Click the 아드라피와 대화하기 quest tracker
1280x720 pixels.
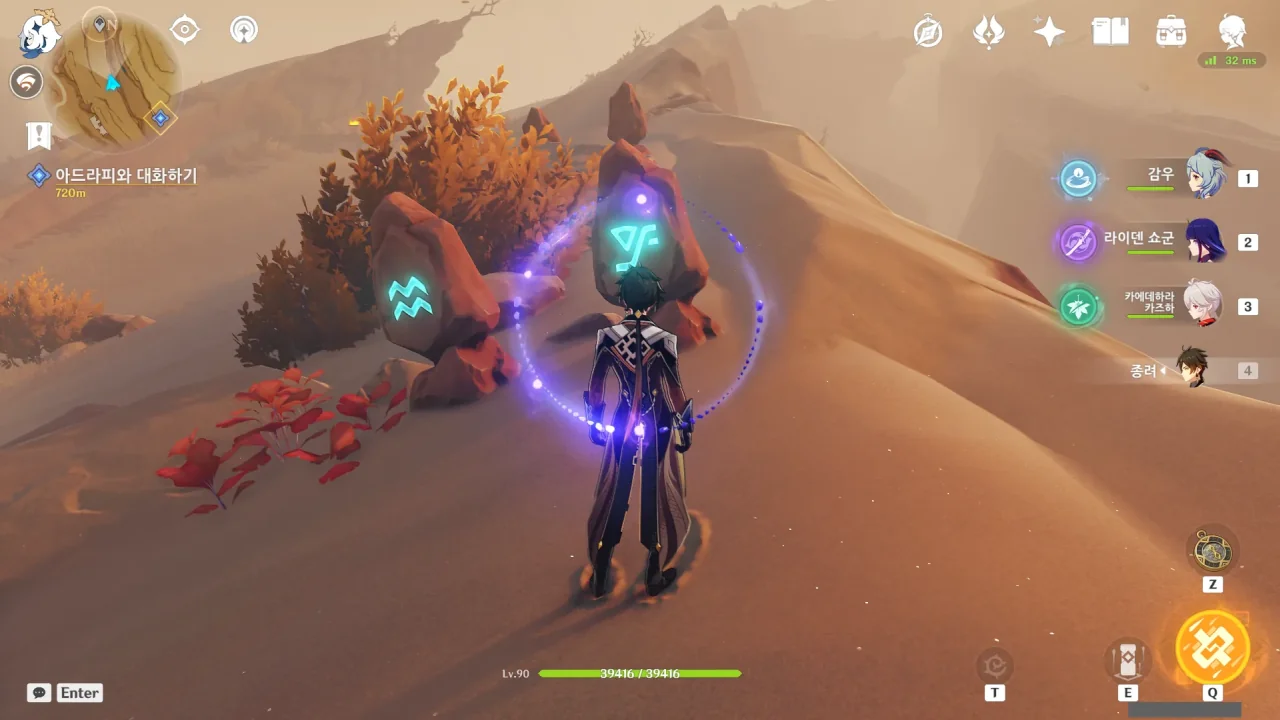125,176
